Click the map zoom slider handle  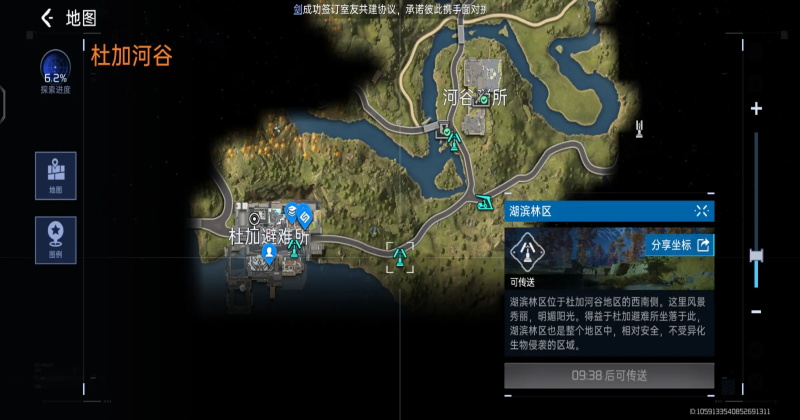pos(756,256)
